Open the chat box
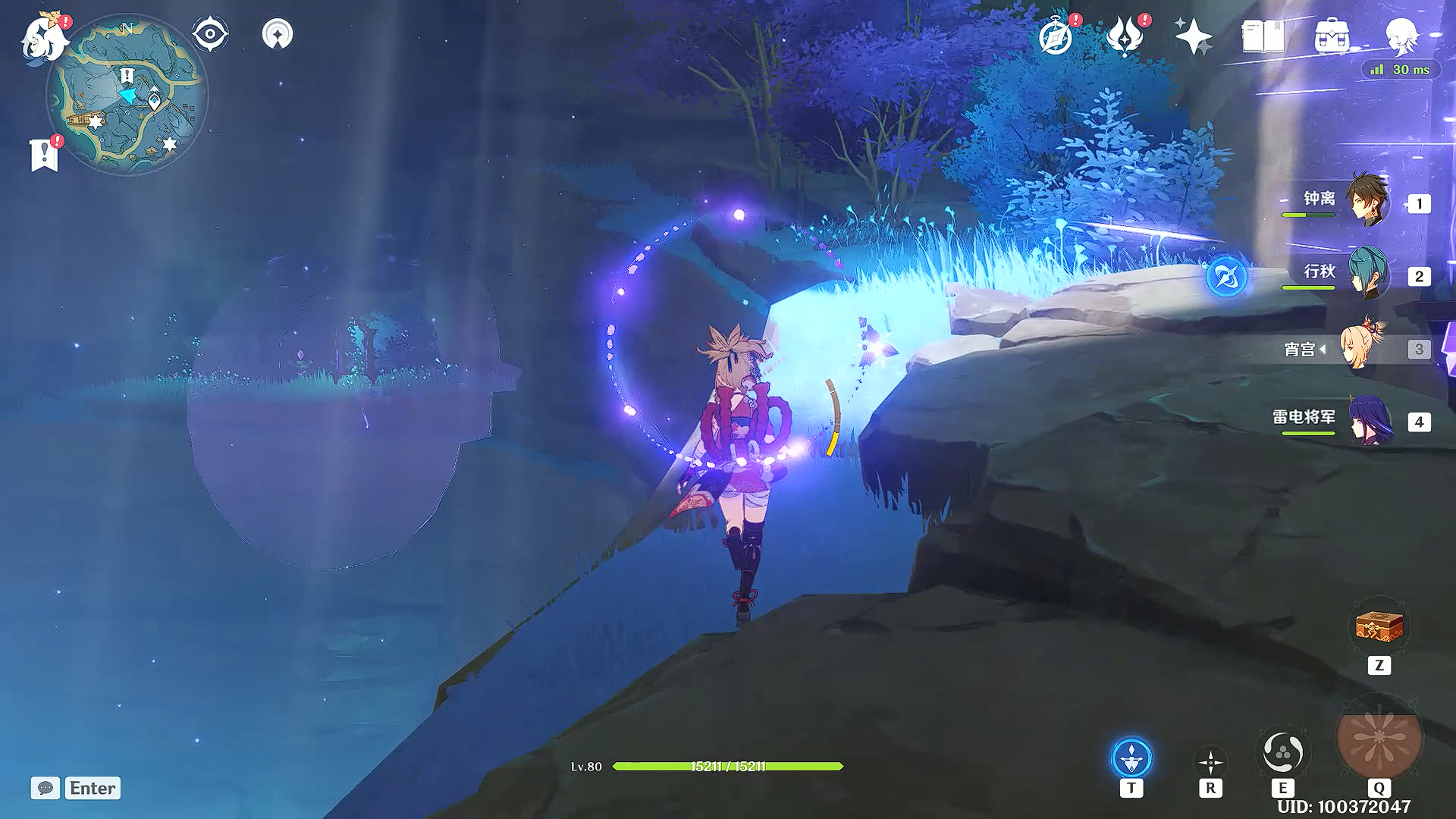The width and height of the screenshot is (1456, 819). coord(76,788)
